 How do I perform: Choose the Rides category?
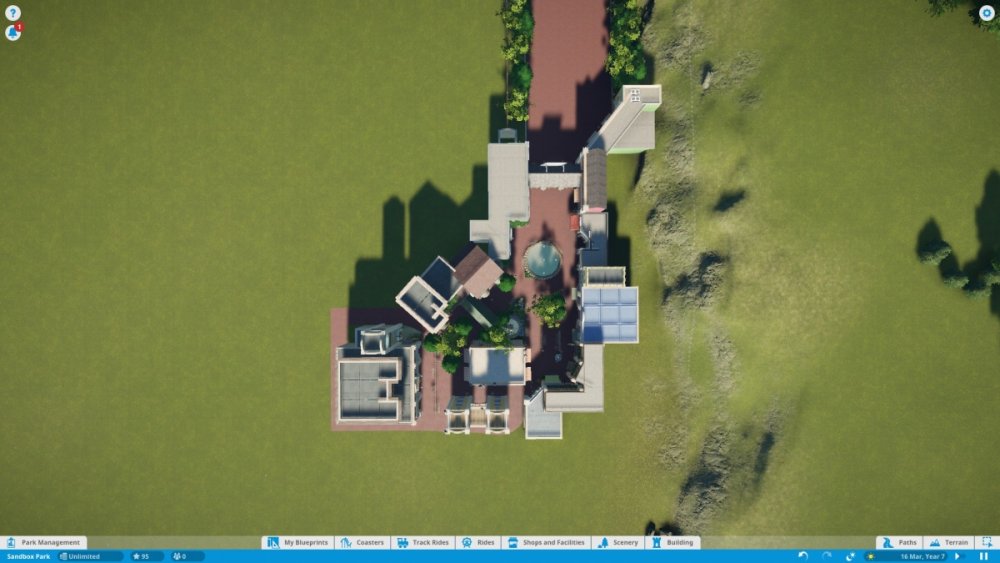coord(478,542)
